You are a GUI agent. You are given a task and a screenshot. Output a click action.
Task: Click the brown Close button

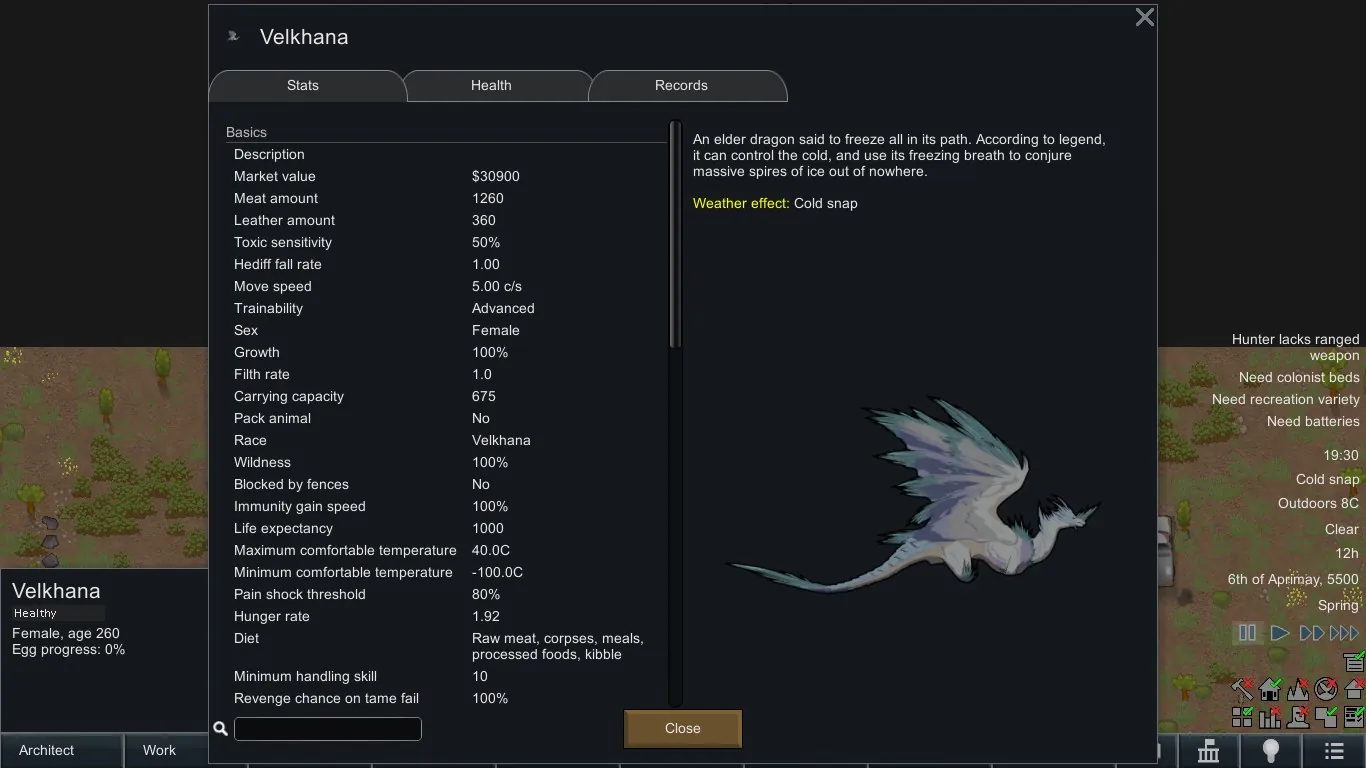(x=682, y=729)
